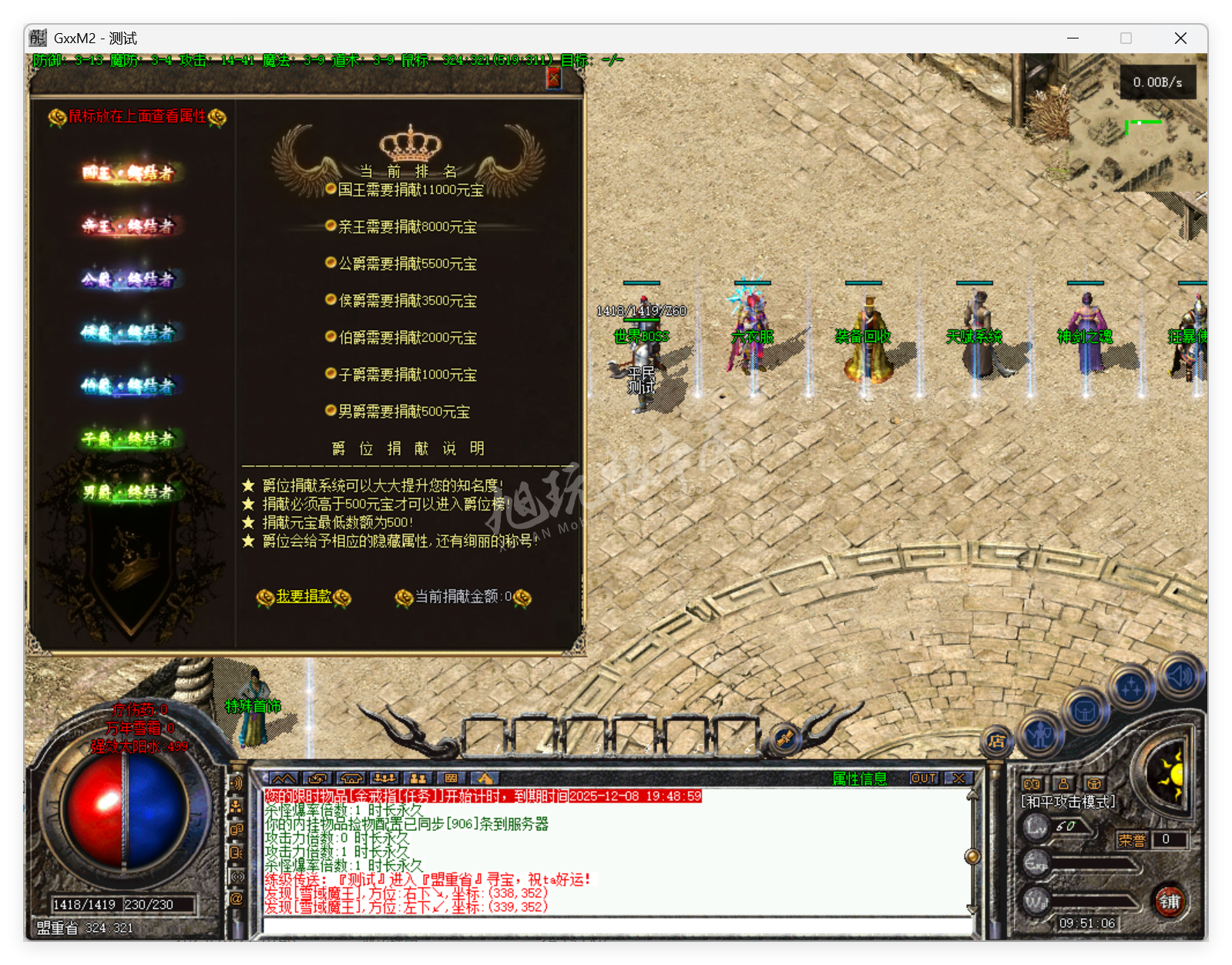Open the skills sparkle circular button
1232x965 pixels.
click(1131, 685)
